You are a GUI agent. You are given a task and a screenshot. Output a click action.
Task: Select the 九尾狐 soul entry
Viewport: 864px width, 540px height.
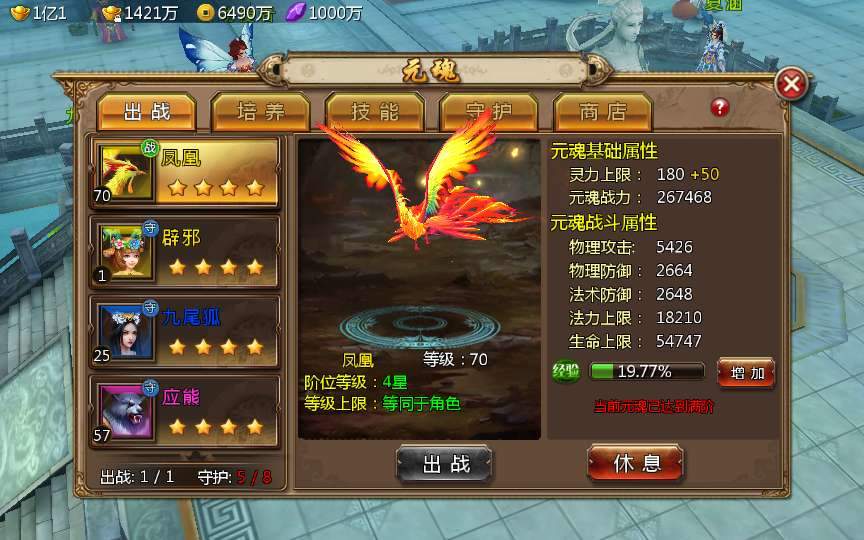(x=186, y=332)
